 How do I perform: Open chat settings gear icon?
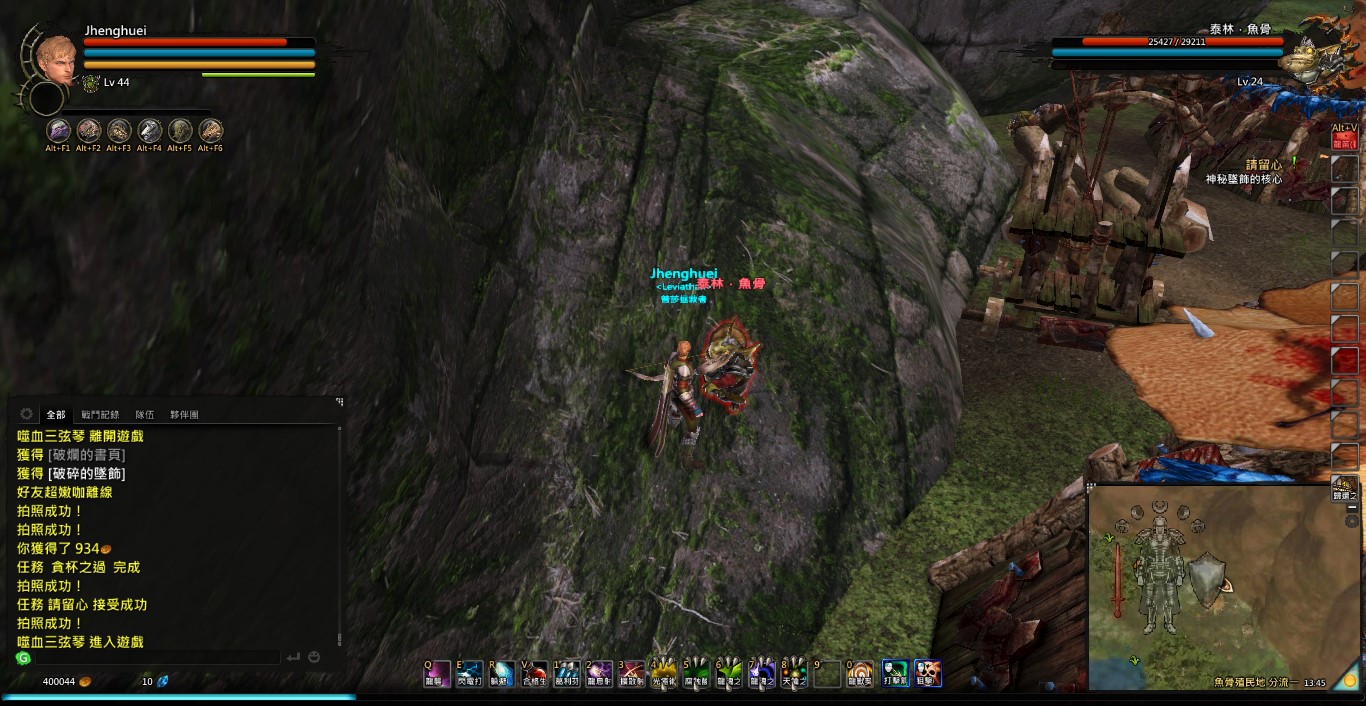pyautogui.click(x=26, y=414)
